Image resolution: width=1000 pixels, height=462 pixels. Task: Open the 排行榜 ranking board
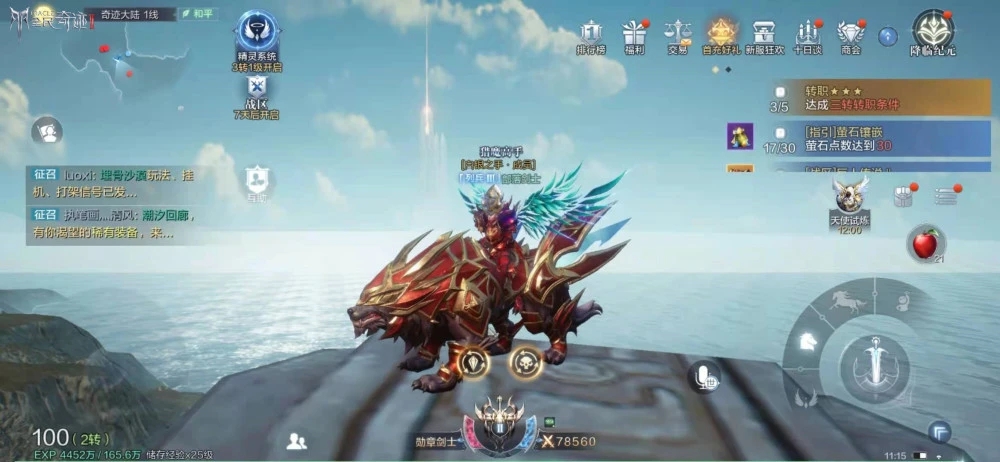tap(591, 34)
